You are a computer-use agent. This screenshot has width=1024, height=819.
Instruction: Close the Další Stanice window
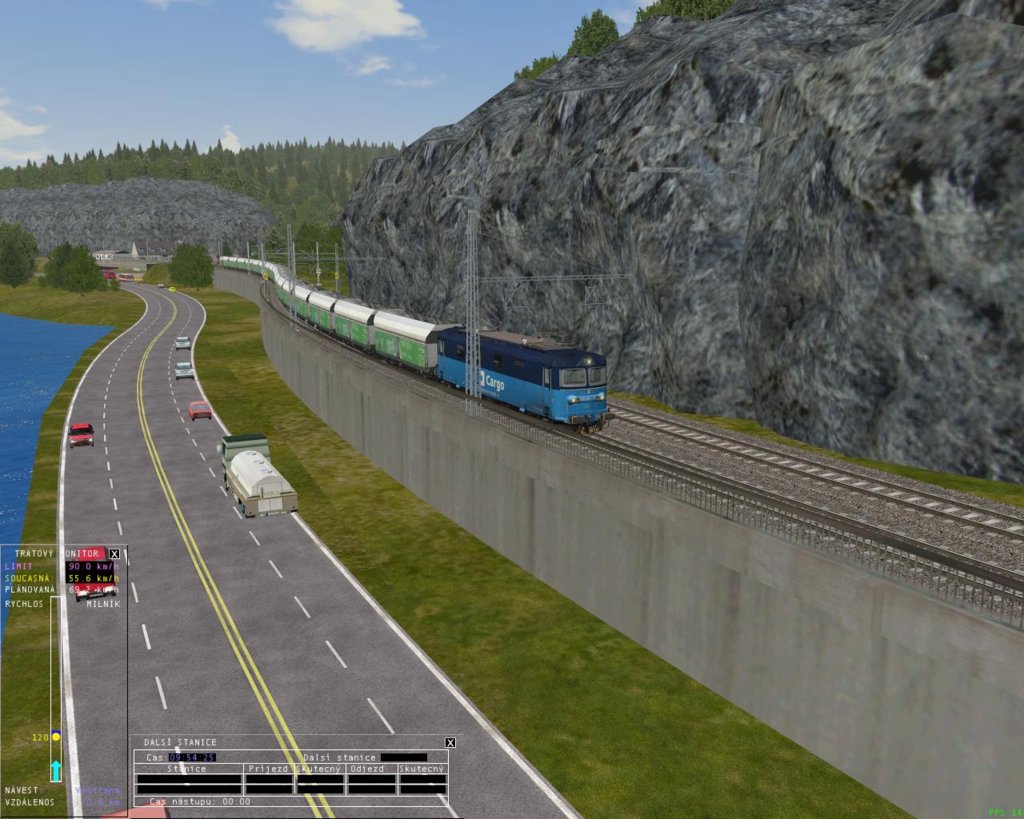pos(450,742)
